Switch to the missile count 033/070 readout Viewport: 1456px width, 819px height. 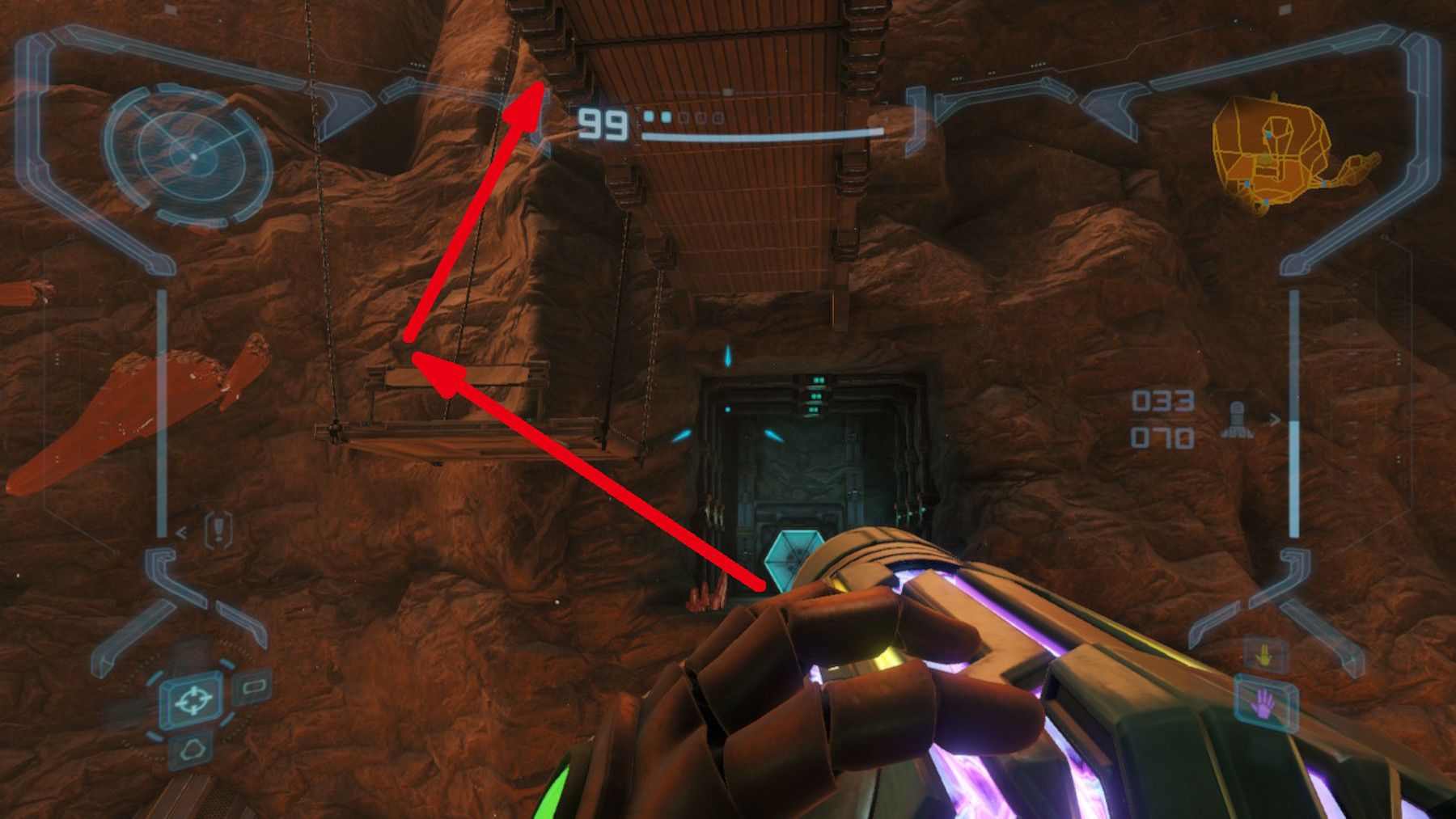pyautogui.click(x=1162, y=418)
